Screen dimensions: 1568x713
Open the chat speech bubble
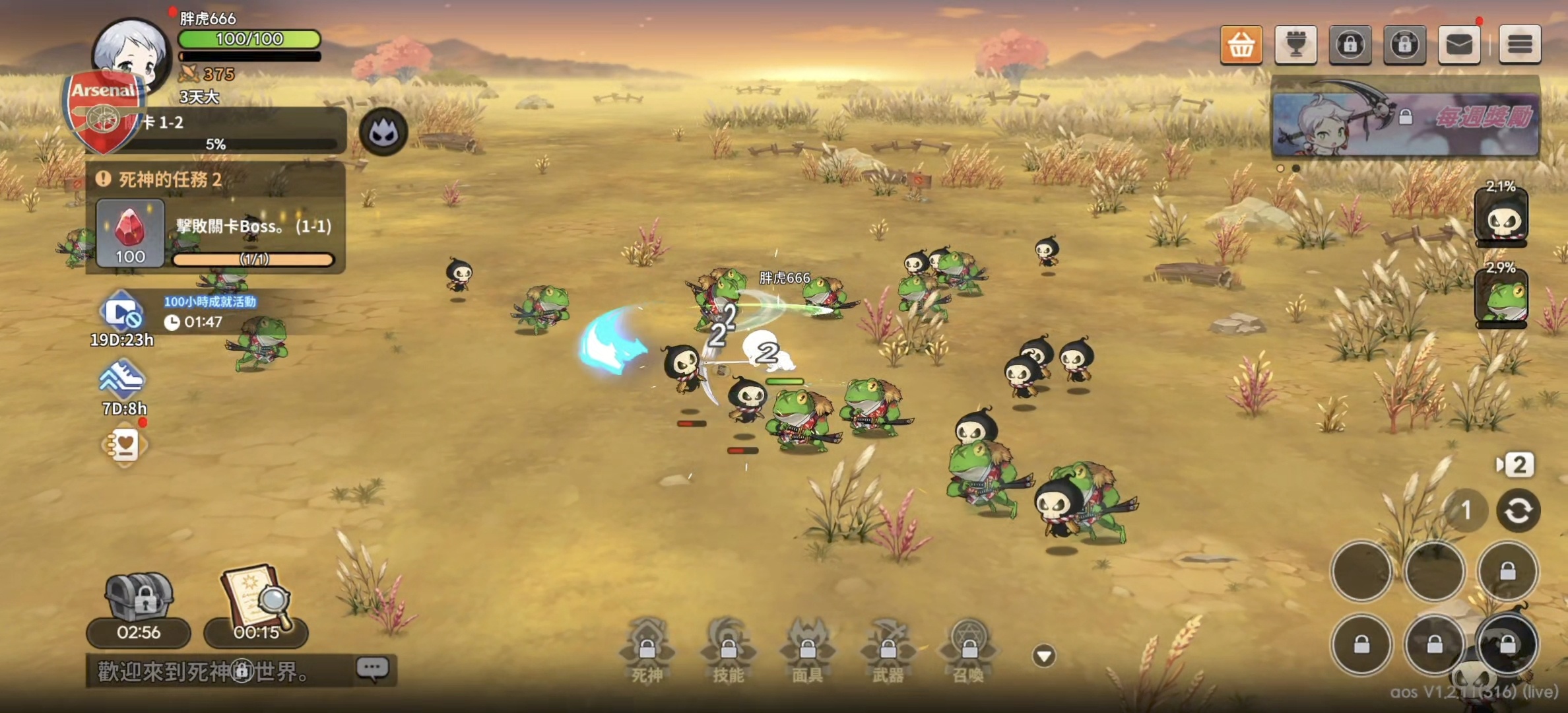(x=373, y=669)
